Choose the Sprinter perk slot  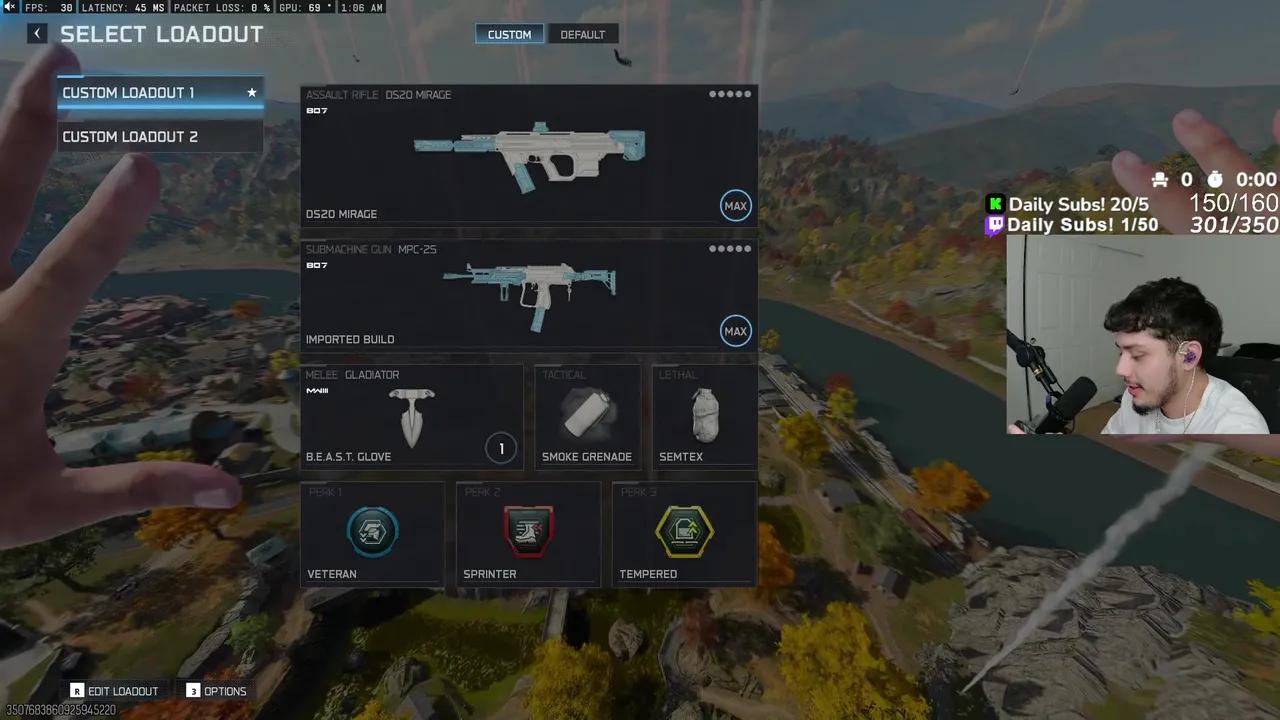tap(528, 533)
